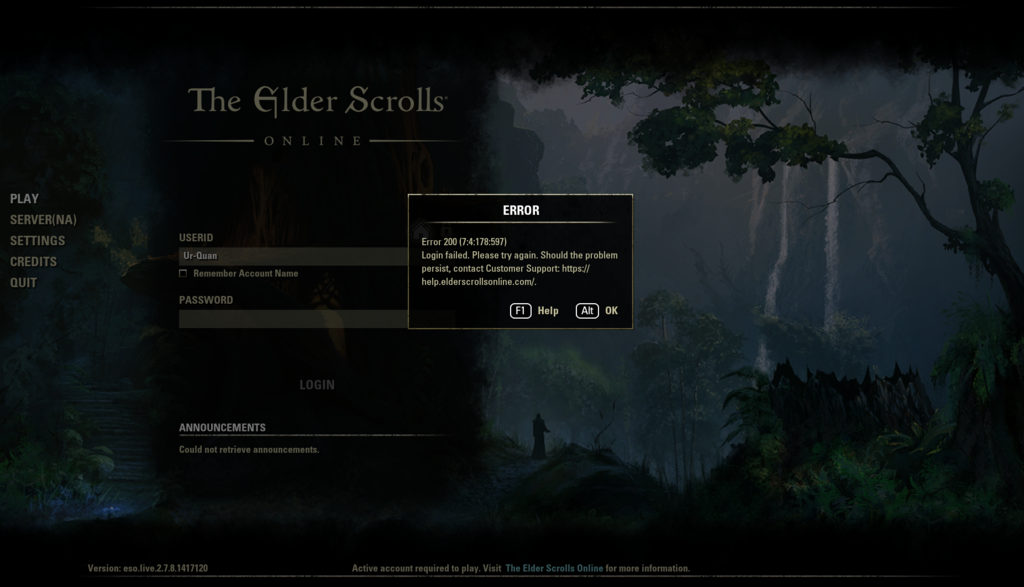Toggle the Remember Account Name checkbox

coord(183,273)
